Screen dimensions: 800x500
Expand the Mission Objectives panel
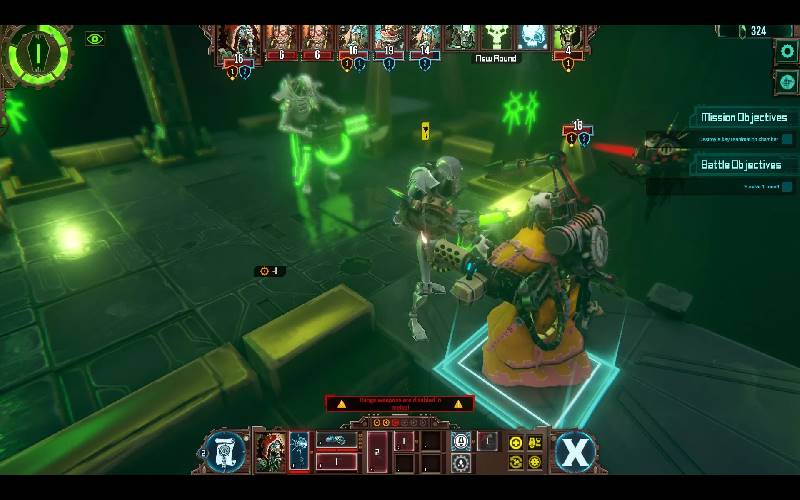(x=743, y=118)
